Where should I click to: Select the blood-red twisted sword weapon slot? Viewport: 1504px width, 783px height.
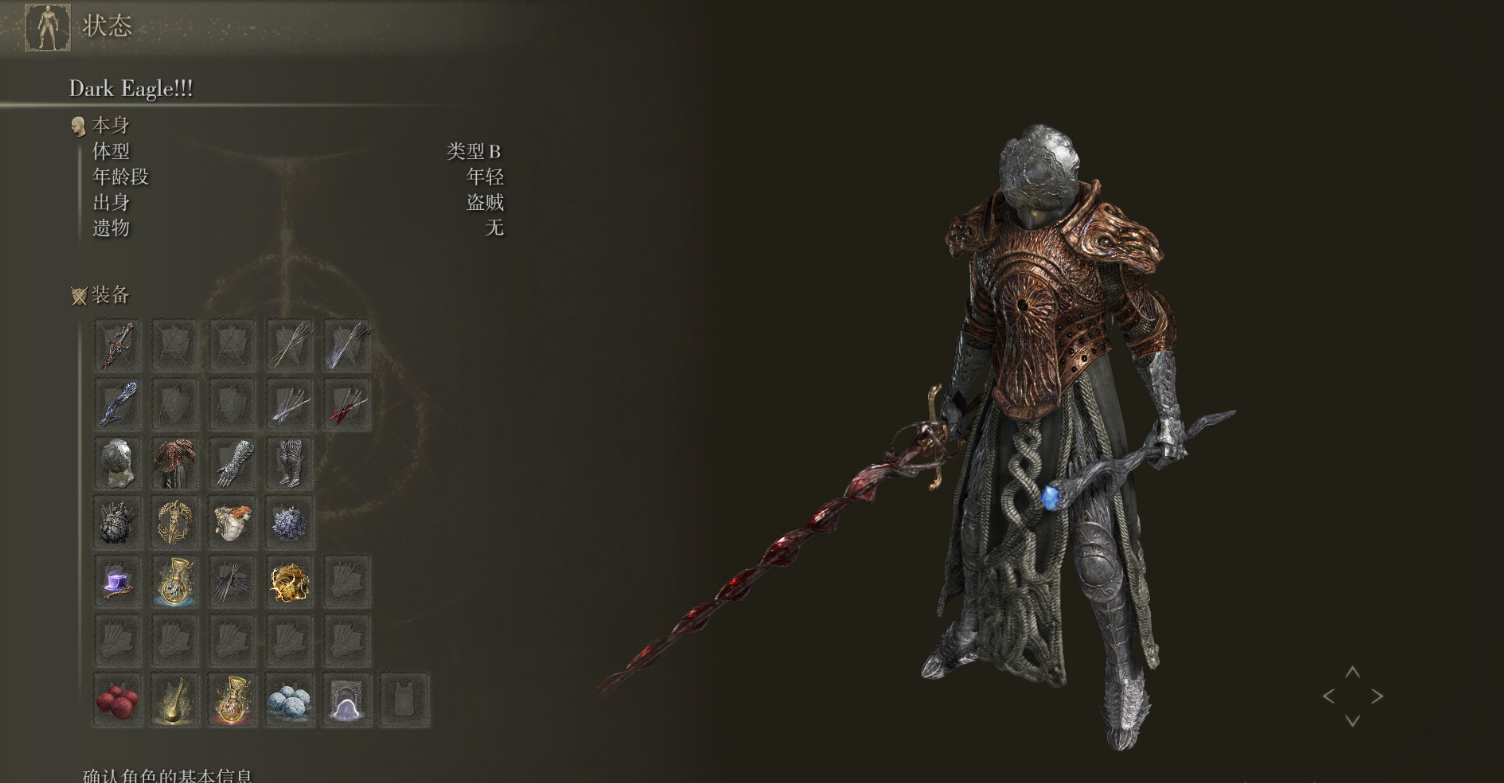[x=118, y=345]
